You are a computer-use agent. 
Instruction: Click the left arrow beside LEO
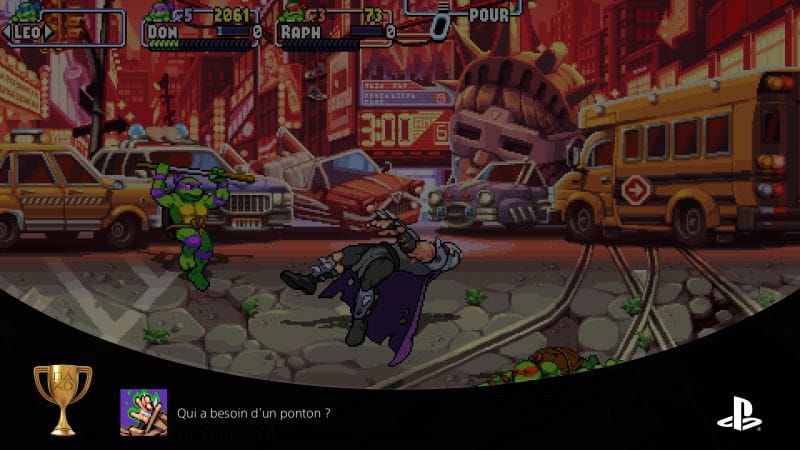(8, 31)
